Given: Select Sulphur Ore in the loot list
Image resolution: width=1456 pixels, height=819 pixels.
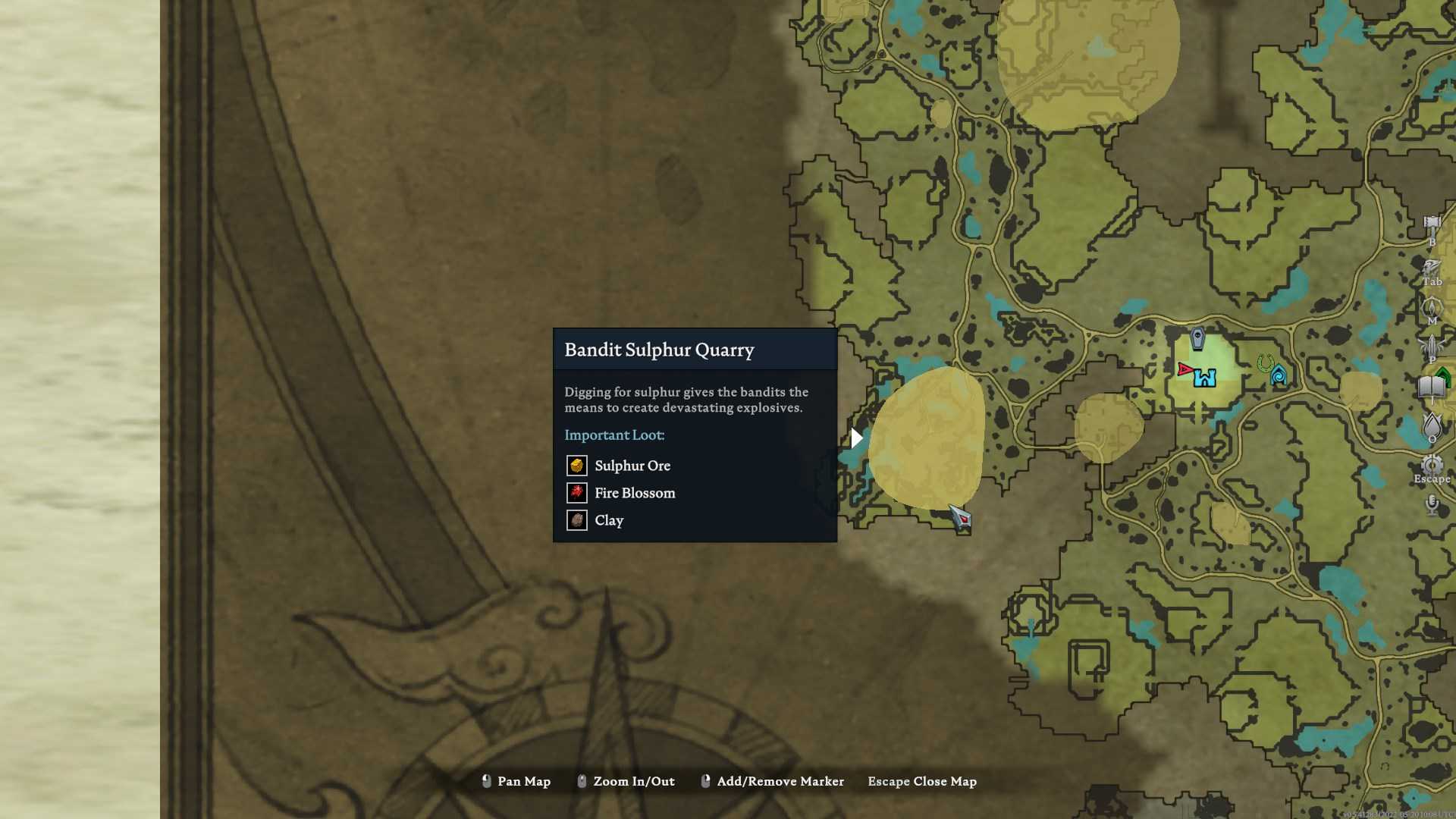Looking at the screenshot, I should (x=632, y=466).
